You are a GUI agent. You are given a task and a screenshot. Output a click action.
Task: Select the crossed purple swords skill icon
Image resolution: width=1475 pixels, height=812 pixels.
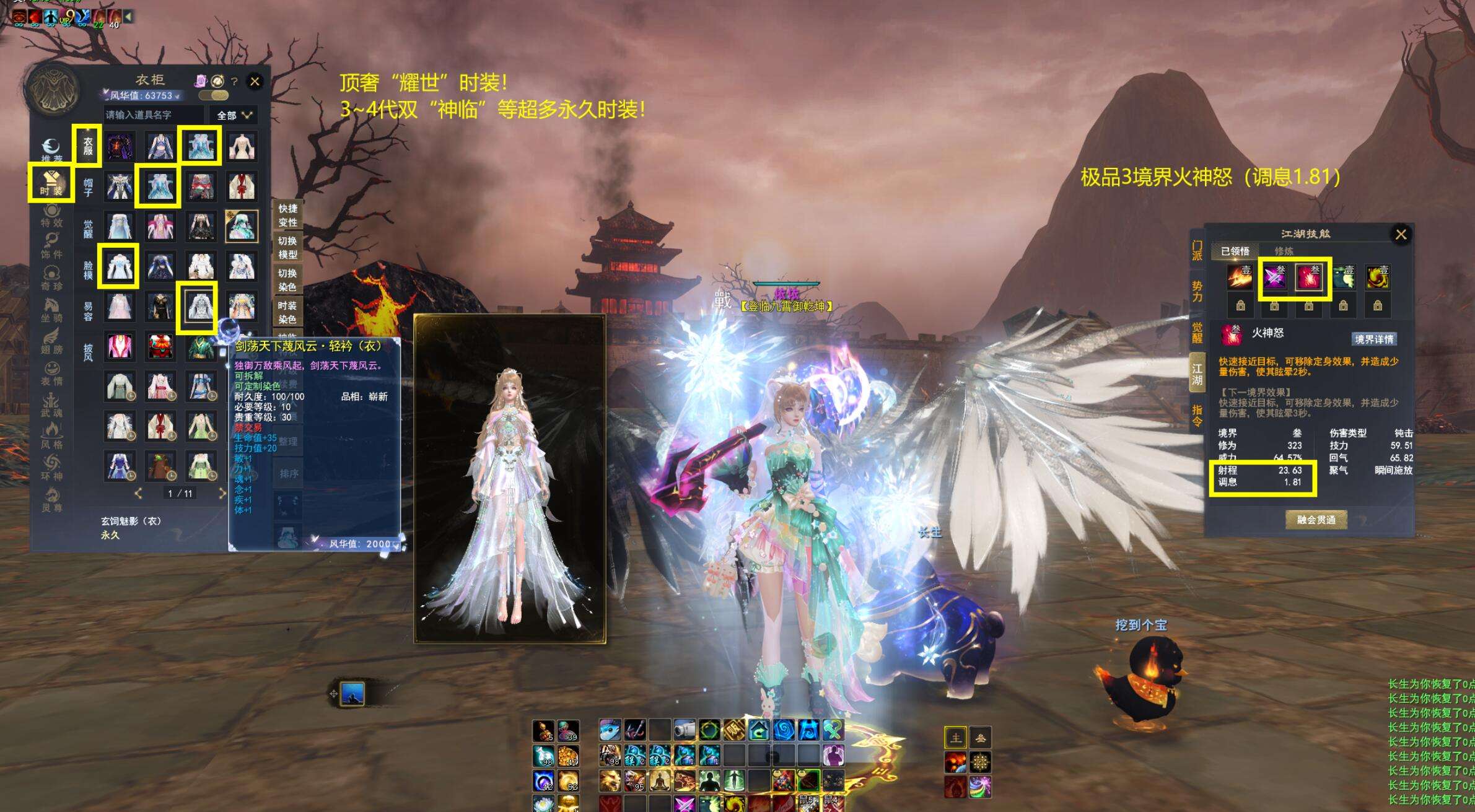(1274, 277)
